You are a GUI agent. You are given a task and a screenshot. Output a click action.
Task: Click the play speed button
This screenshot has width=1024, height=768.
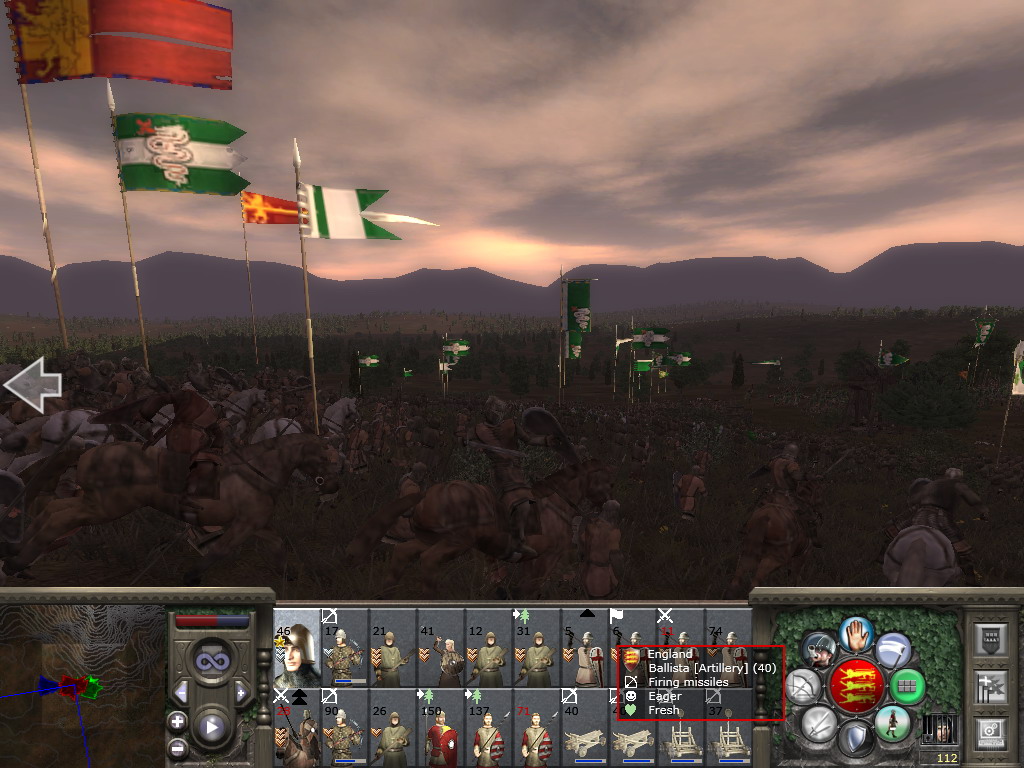[210, 727]
